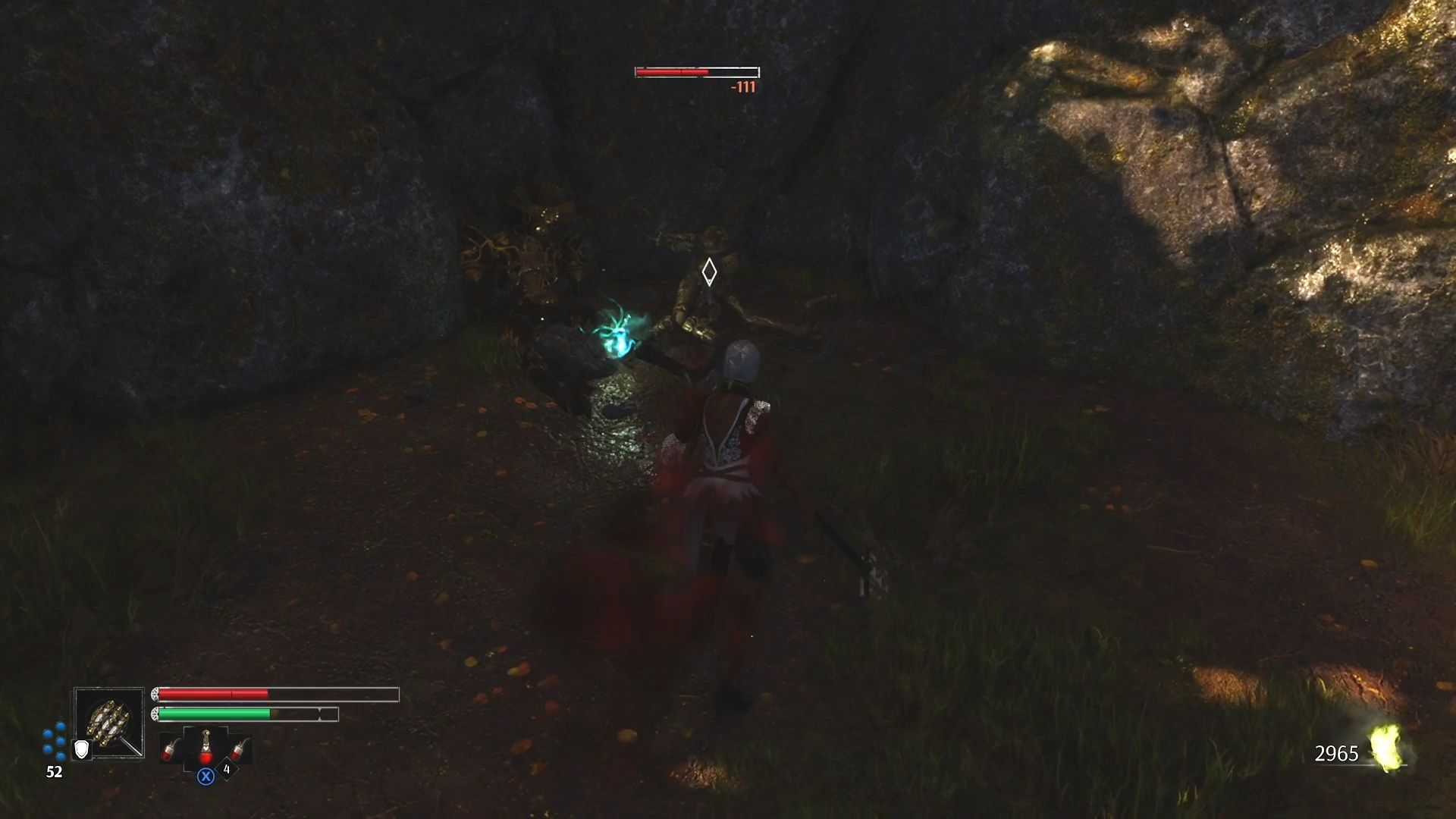This screenshot has width=1456, height=819.
Task: Click the gear emblem at the stamina bar's left end
Action: (x=155, y=714)
